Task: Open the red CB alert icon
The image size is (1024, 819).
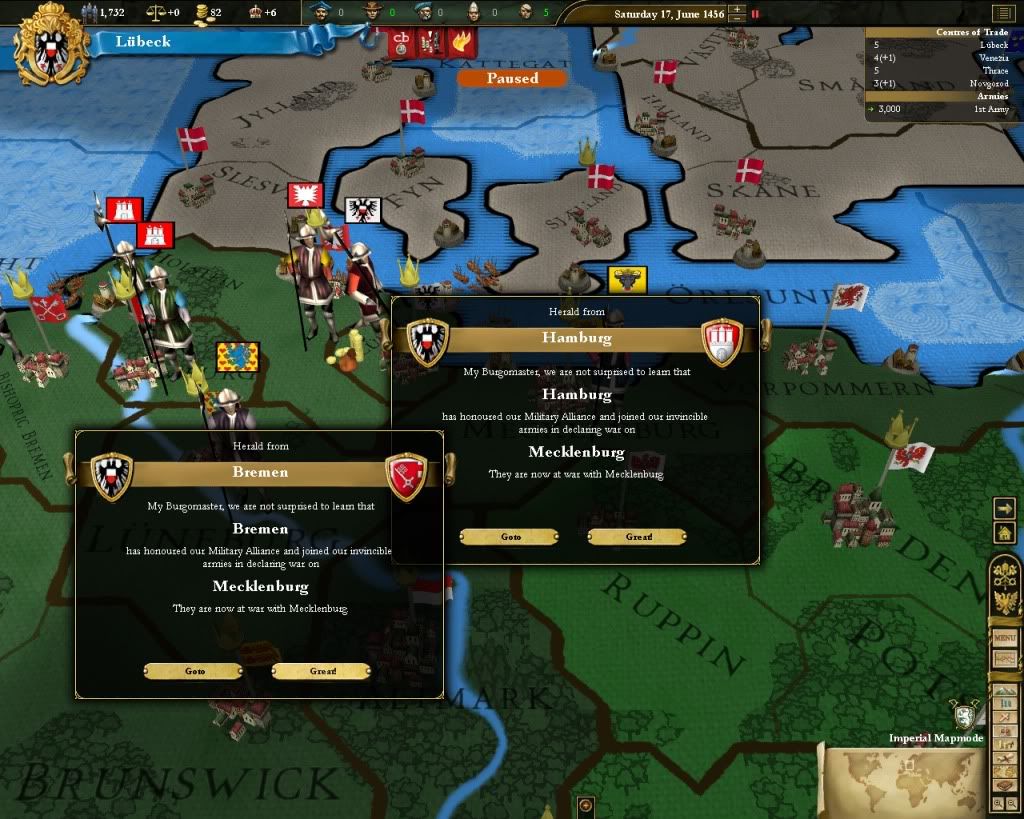Action: tap(403, 43)
